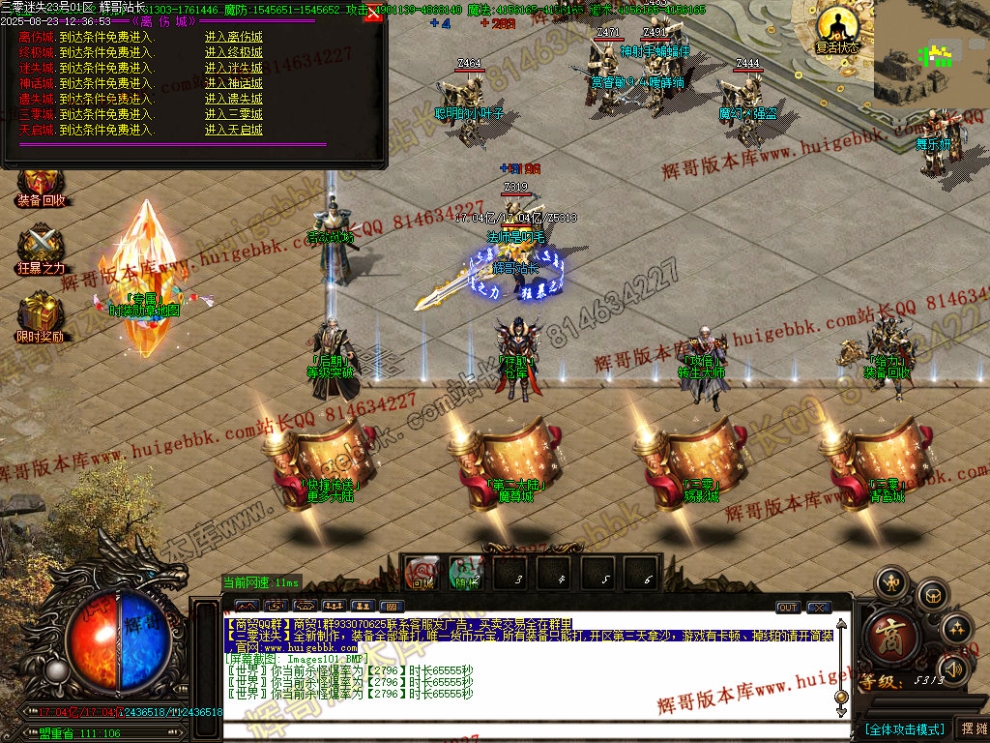Click the 进入遗失城 link
This screenshot has width=990, height=743.
coord(234,99)
